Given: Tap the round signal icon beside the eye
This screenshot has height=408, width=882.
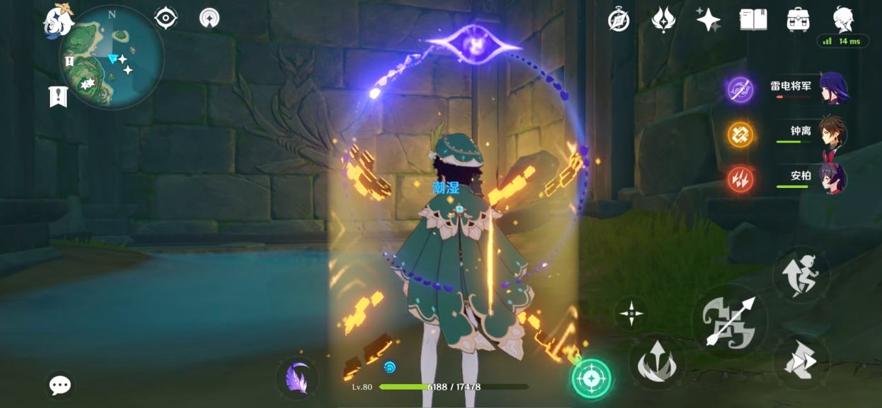Looking at the screenshot, I should (x=209, y=17).
